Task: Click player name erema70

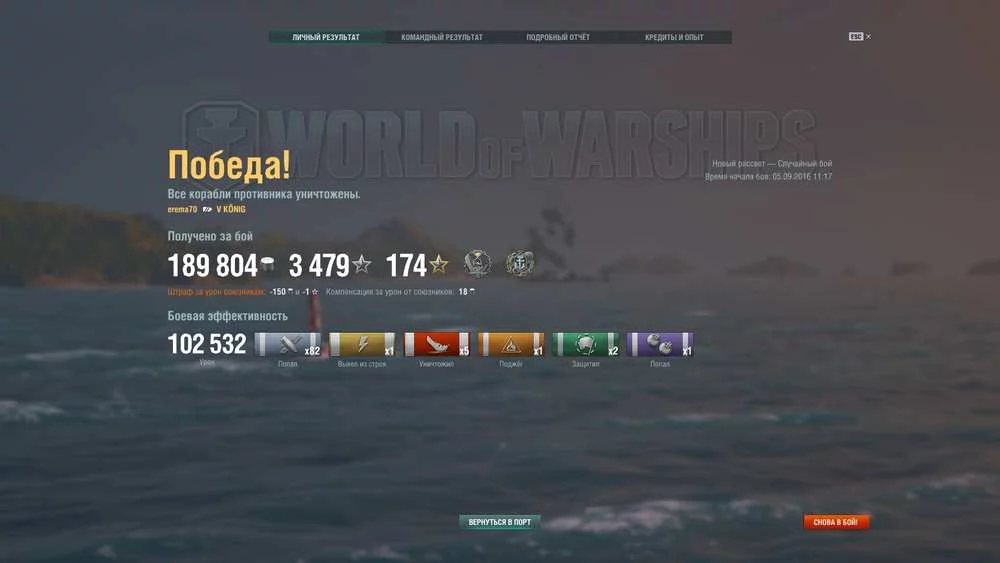Action: tap(182, 210)
